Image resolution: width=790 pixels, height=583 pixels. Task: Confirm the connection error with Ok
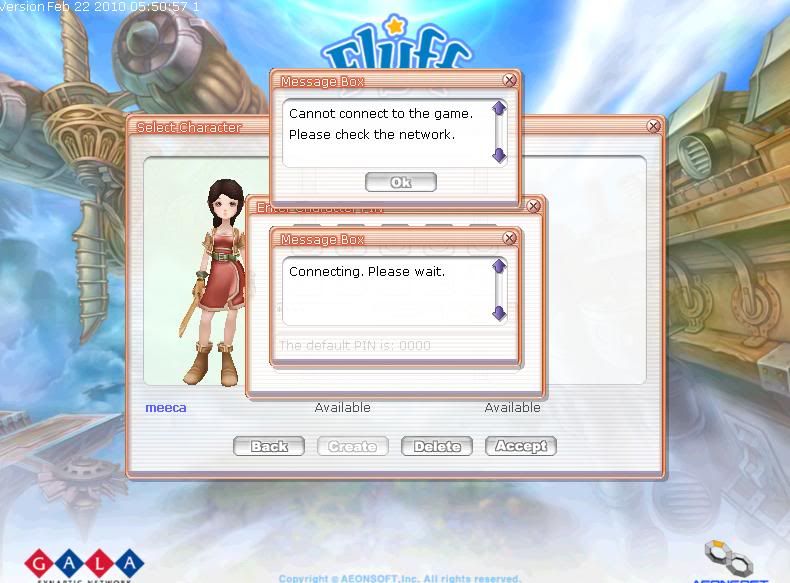click(x=401, y=182)
